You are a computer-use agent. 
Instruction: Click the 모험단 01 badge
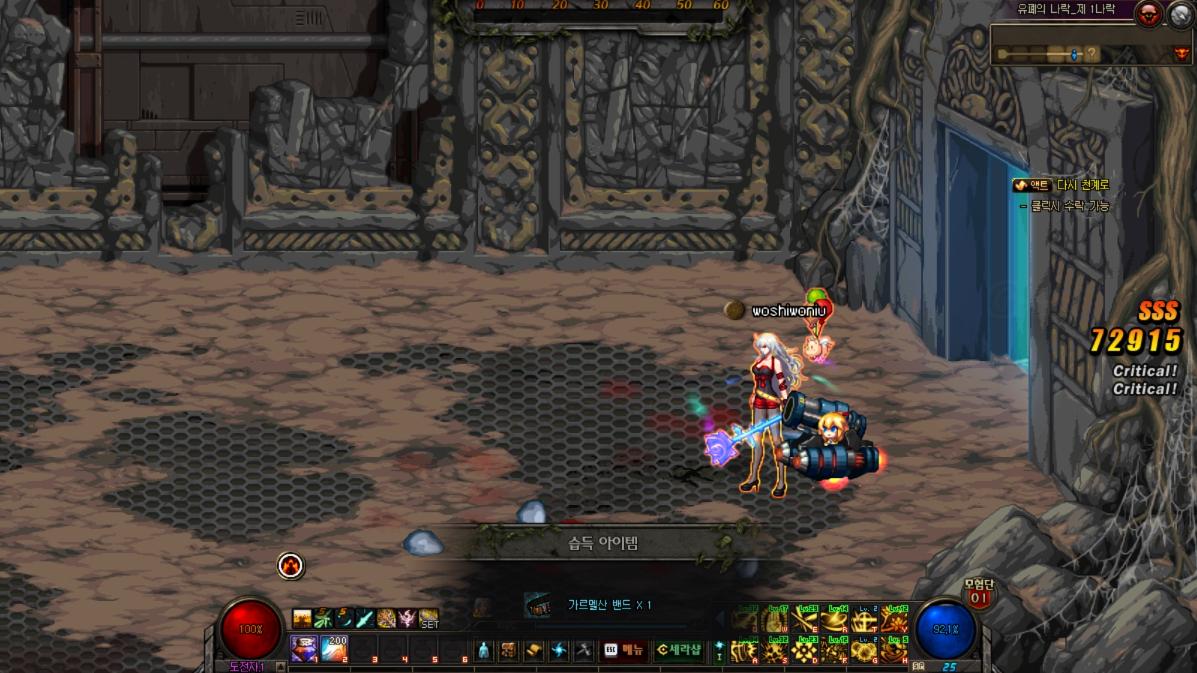pos(977,594)
